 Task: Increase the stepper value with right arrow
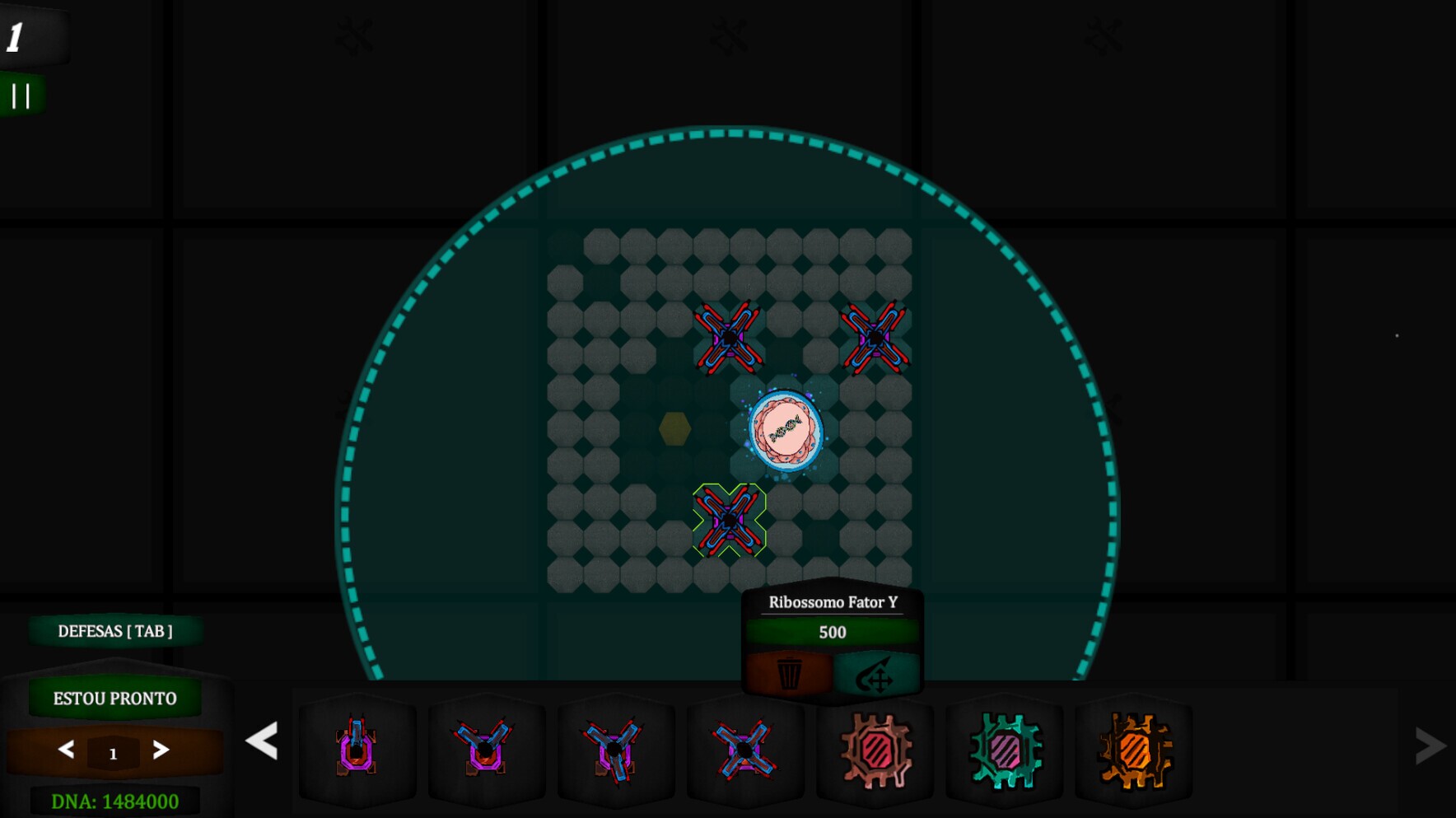[161, 750]
